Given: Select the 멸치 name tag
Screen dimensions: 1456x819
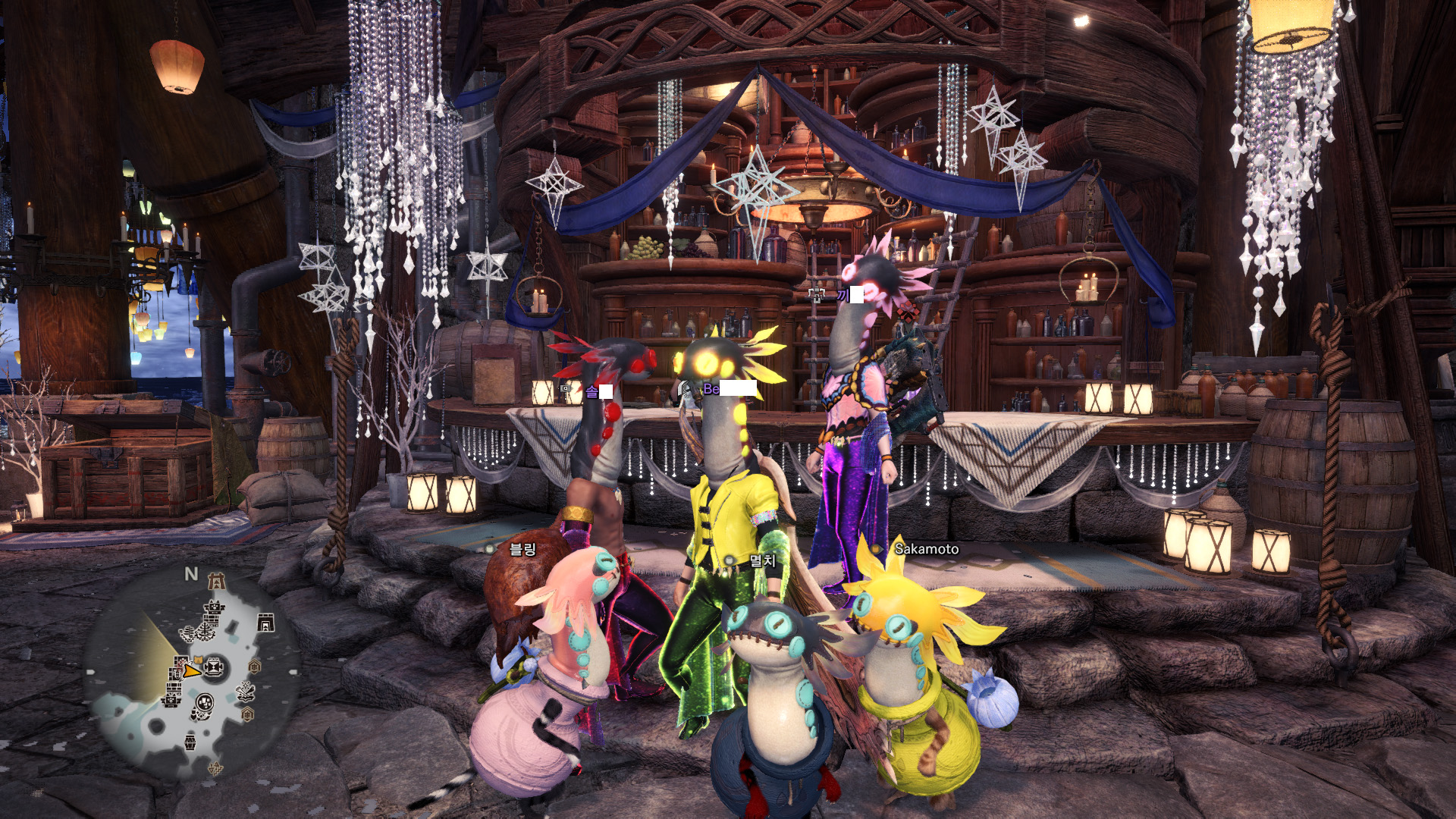Looking at the screenshot, I should 762,560.
